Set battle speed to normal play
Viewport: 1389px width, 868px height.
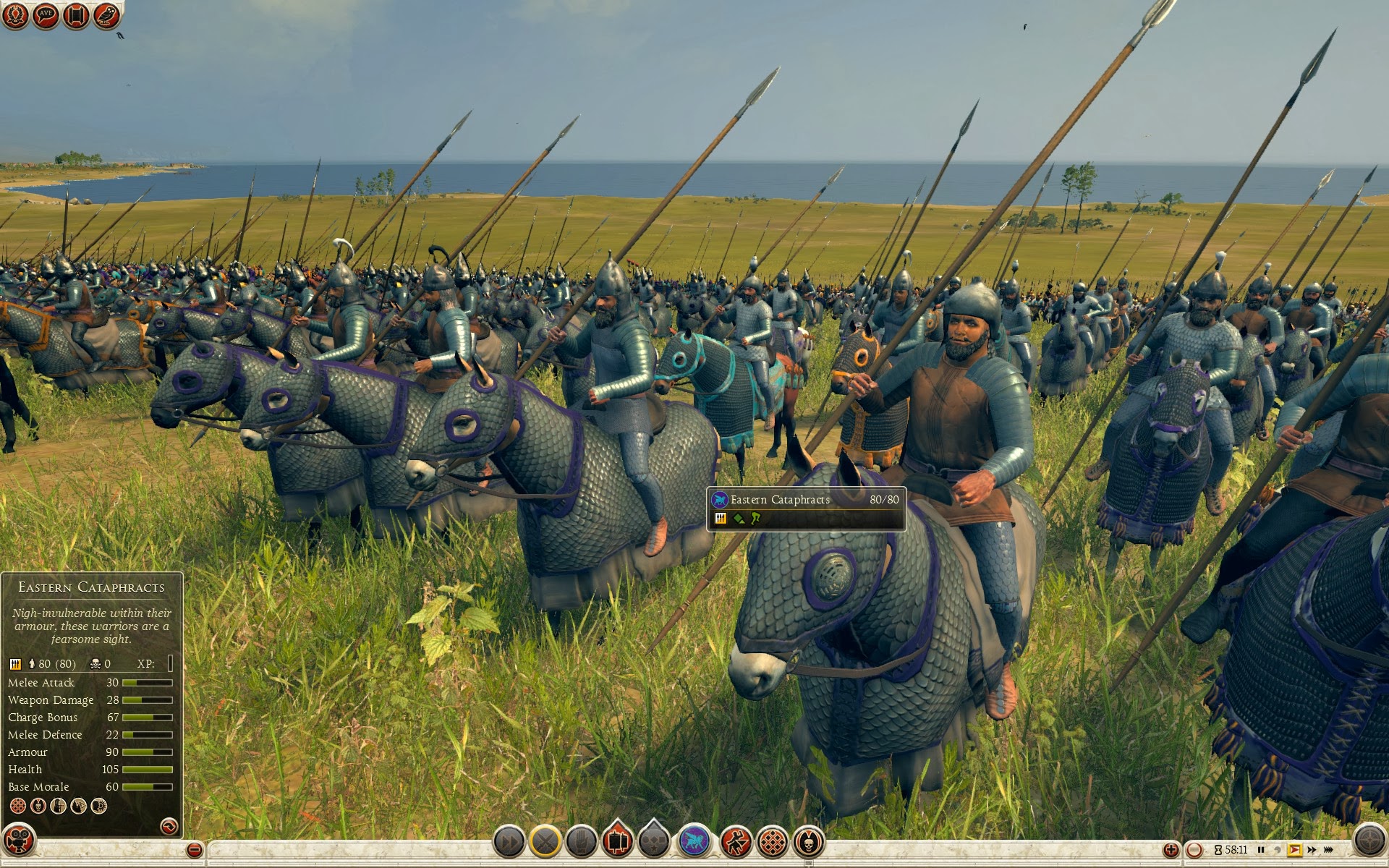tap(1295, 850)
